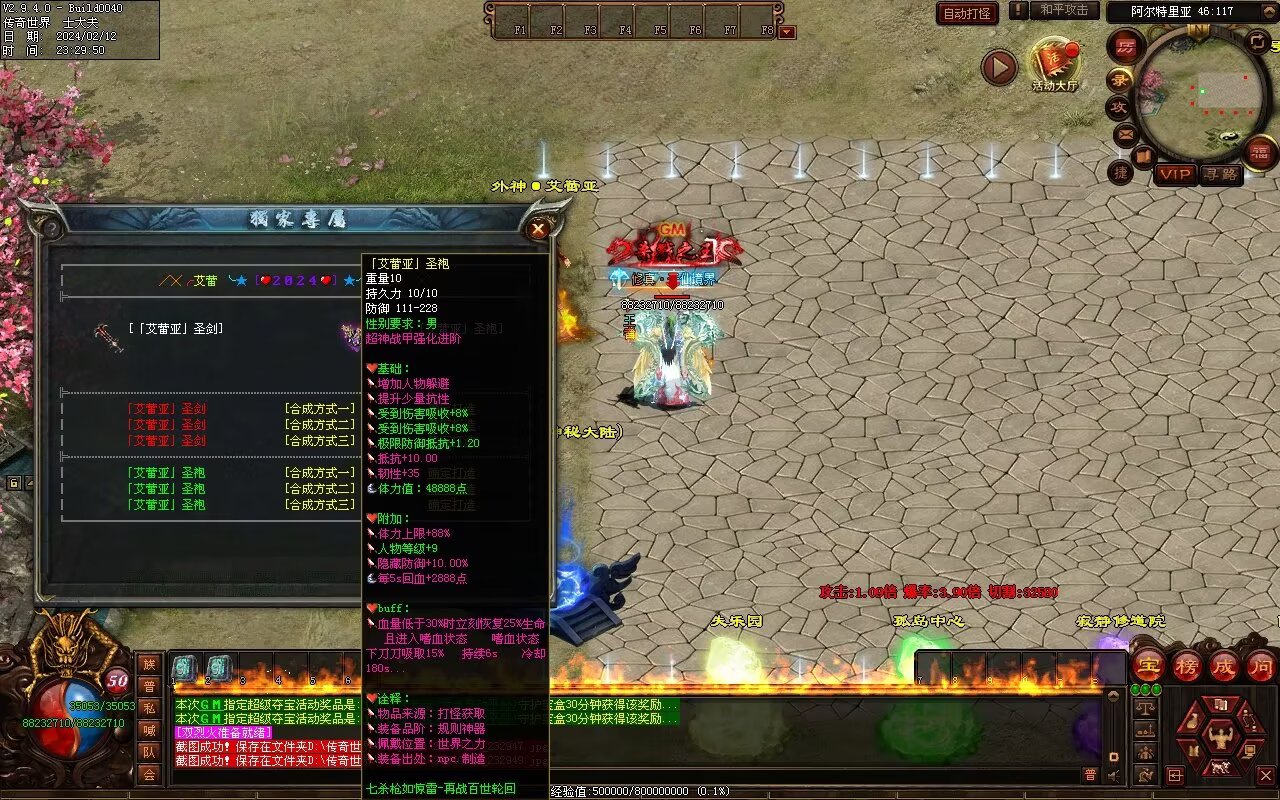This screenshot has height=800, width=1280.
Task: Click the round play arrow button
Action: coord(998,67)
